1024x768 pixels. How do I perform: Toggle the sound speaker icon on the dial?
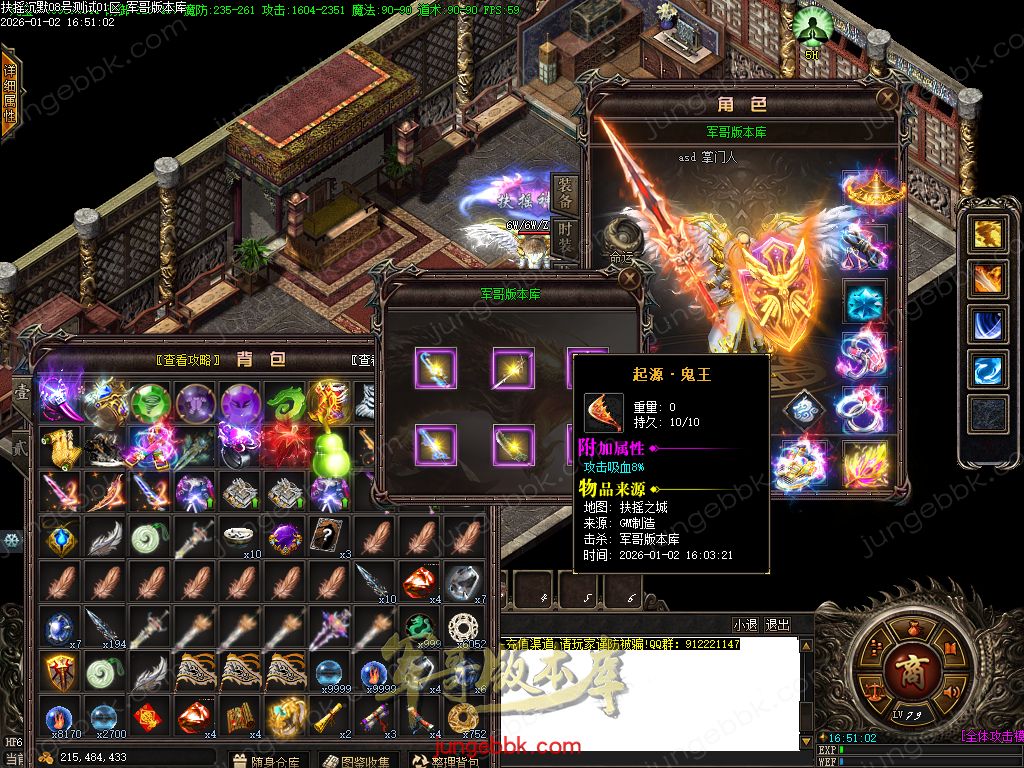pyautogui.click(x=951, y=692)
